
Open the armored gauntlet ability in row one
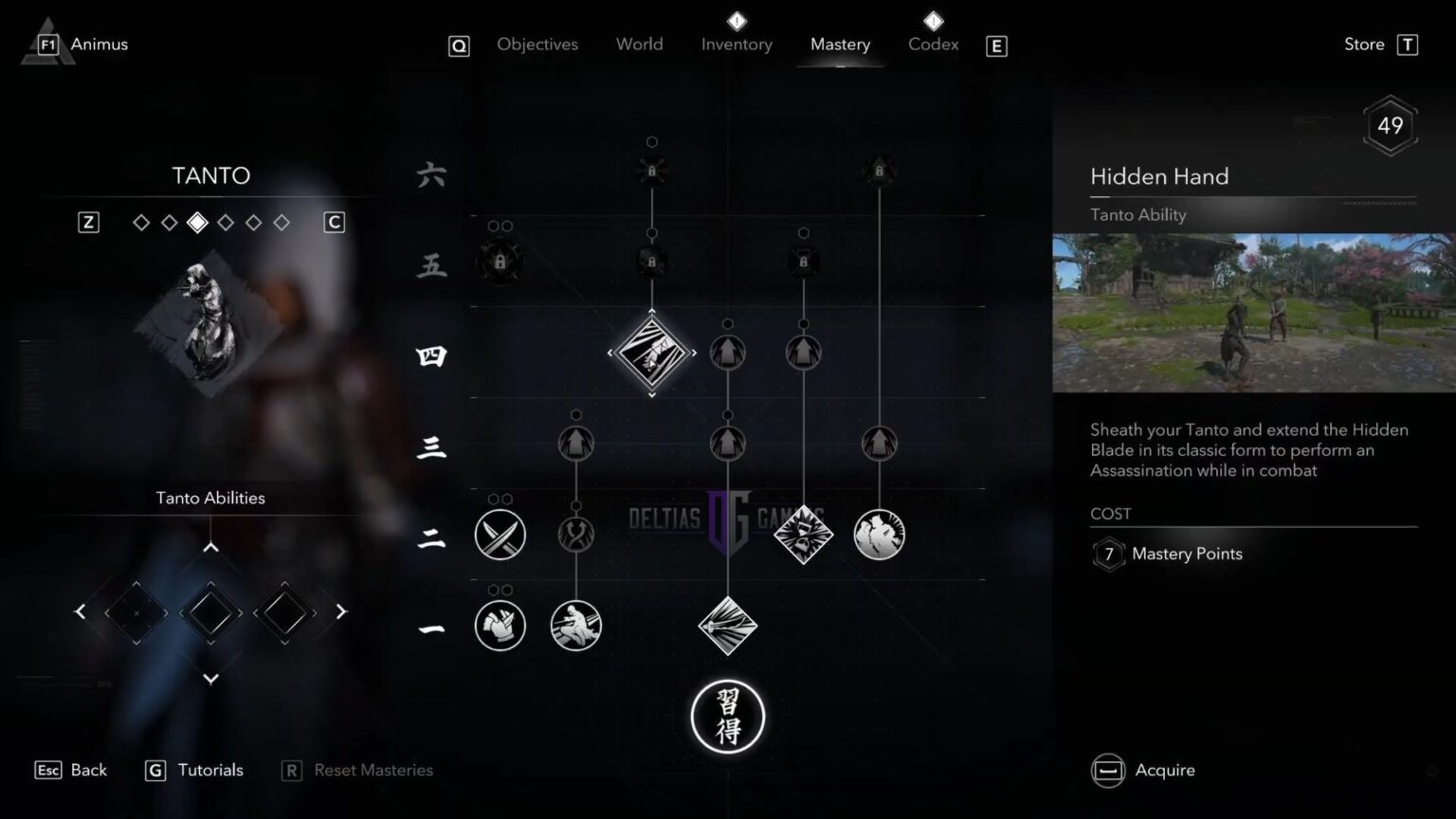pos(500,626)
